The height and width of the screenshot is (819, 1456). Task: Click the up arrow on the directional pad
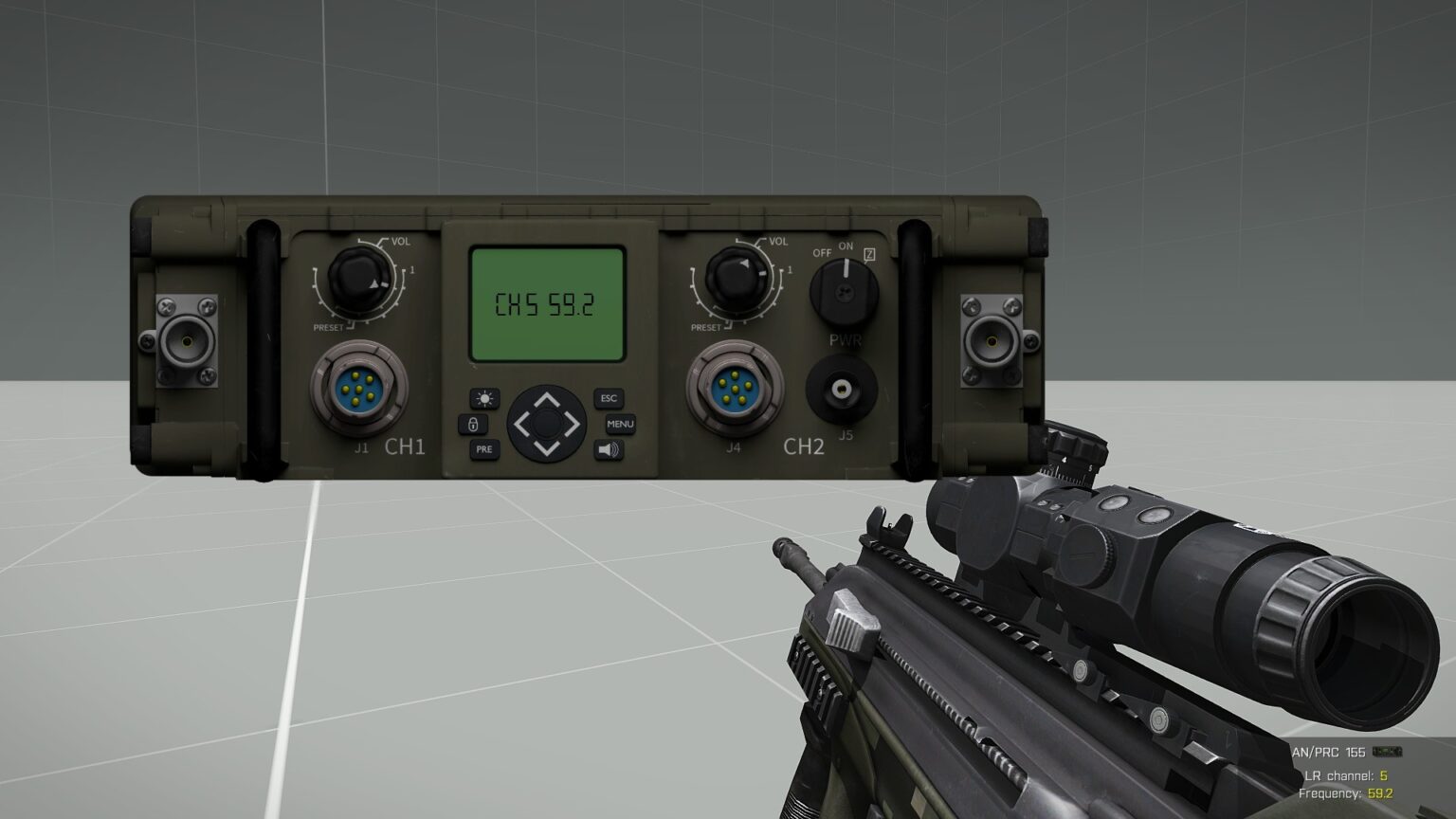[546, 398]
